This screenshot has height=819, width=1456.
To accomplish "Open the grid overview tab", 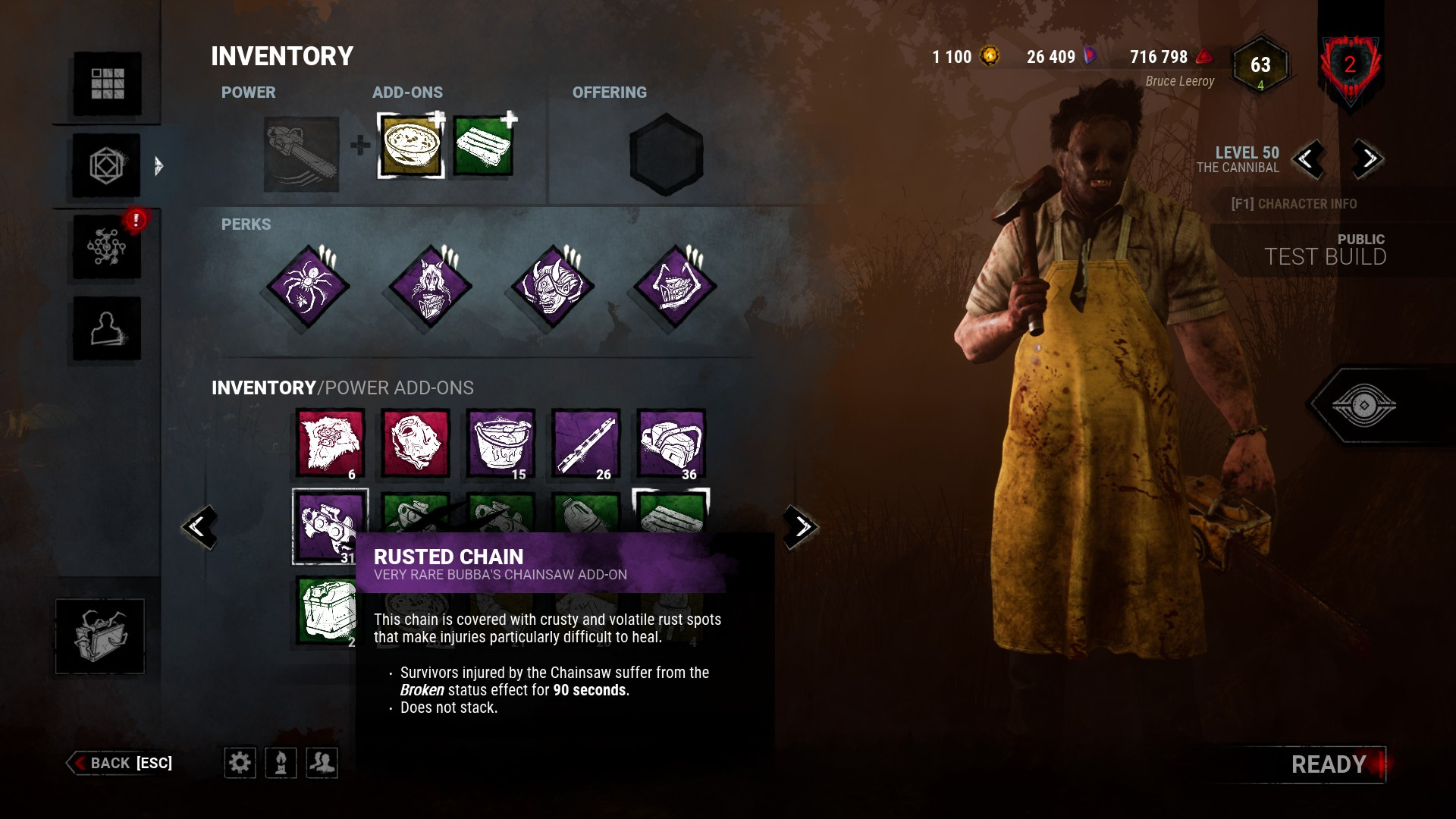I will tap(107, 83).
